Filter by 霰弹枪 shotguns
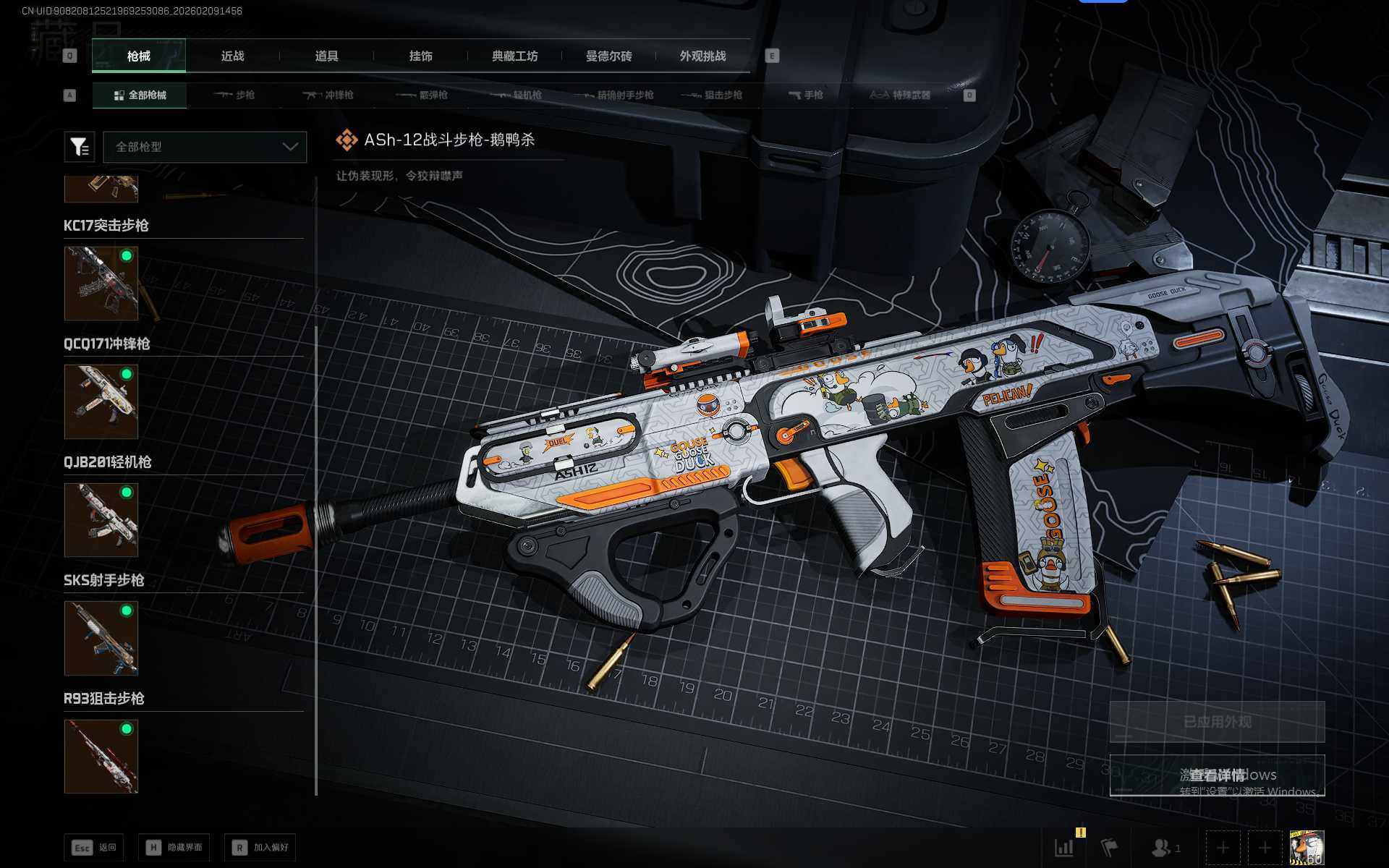This screenshot has width=1389, height=868. (x=423, y=95)
